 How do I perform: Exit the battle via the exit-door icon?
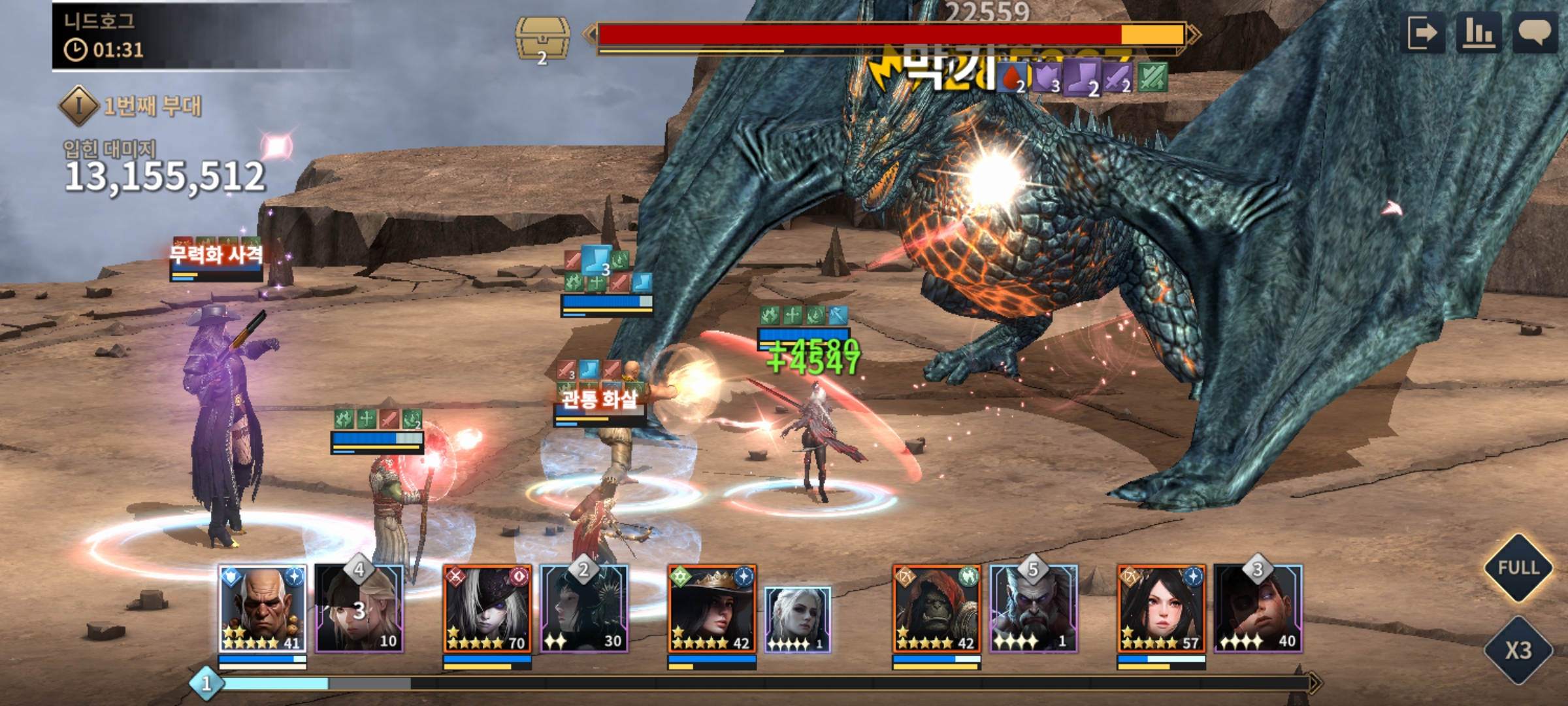click(x=1424, y=33)
